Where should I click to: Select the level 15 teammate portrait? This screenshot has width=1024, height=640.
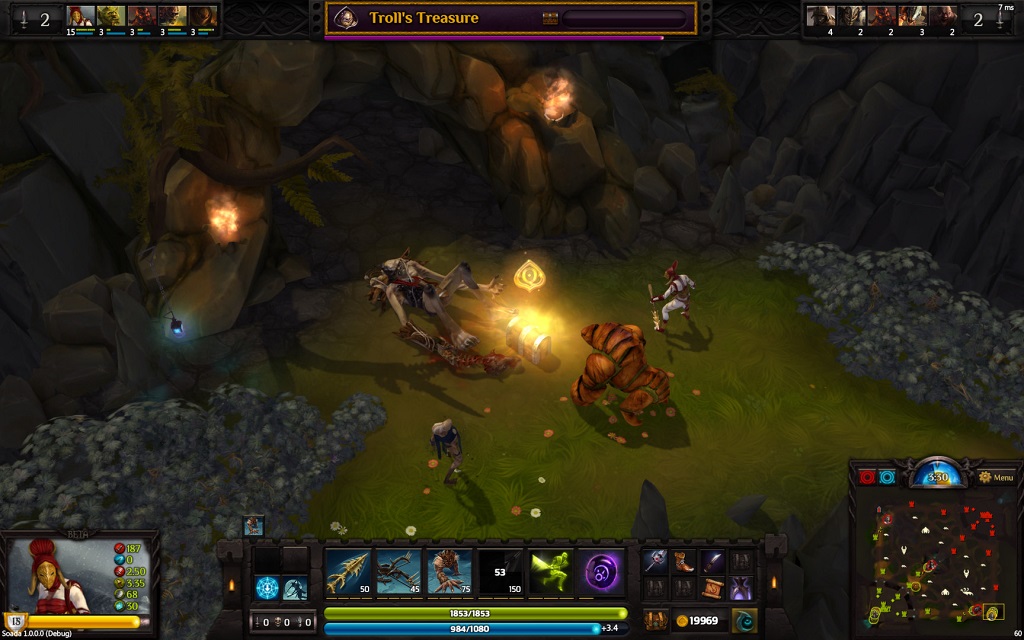[x=80, y=17]
